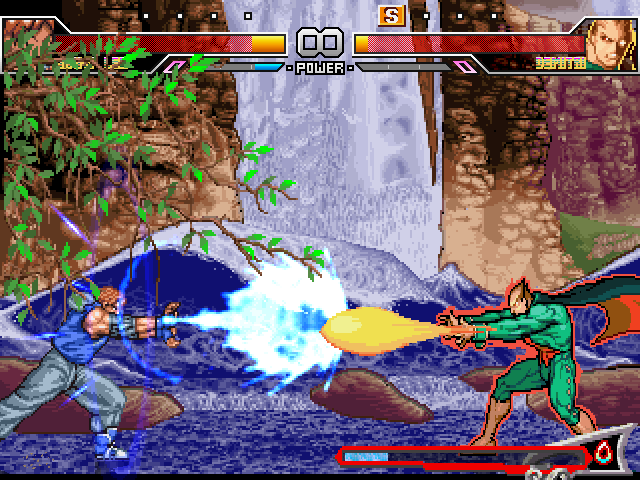Click the red flame gauge emblem

[x=603, y=454]
